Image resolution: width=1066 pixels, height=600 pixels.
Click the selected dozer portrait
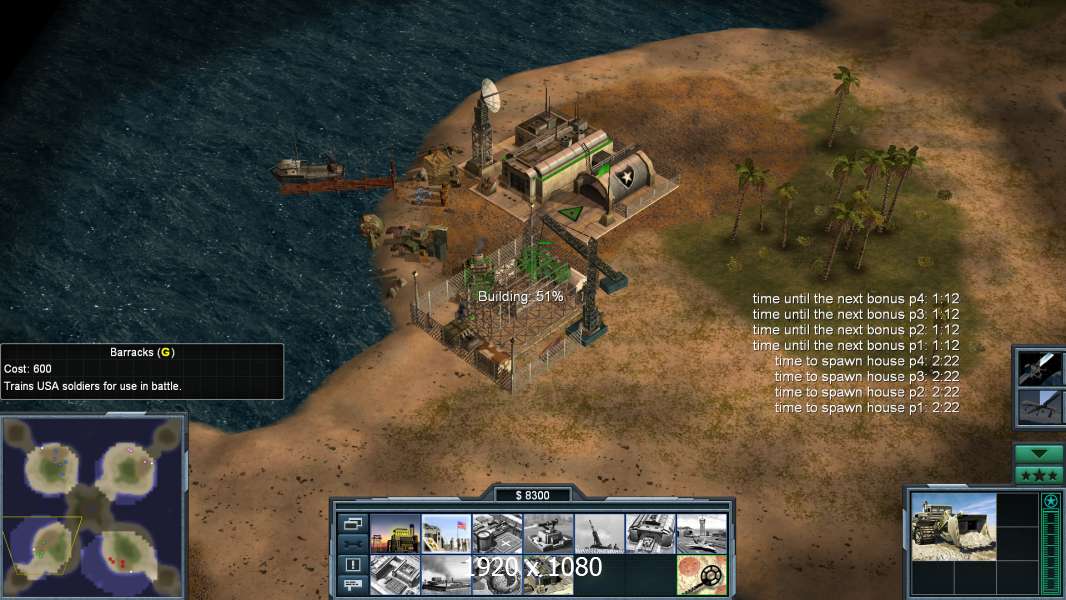(x=953, y=526)
